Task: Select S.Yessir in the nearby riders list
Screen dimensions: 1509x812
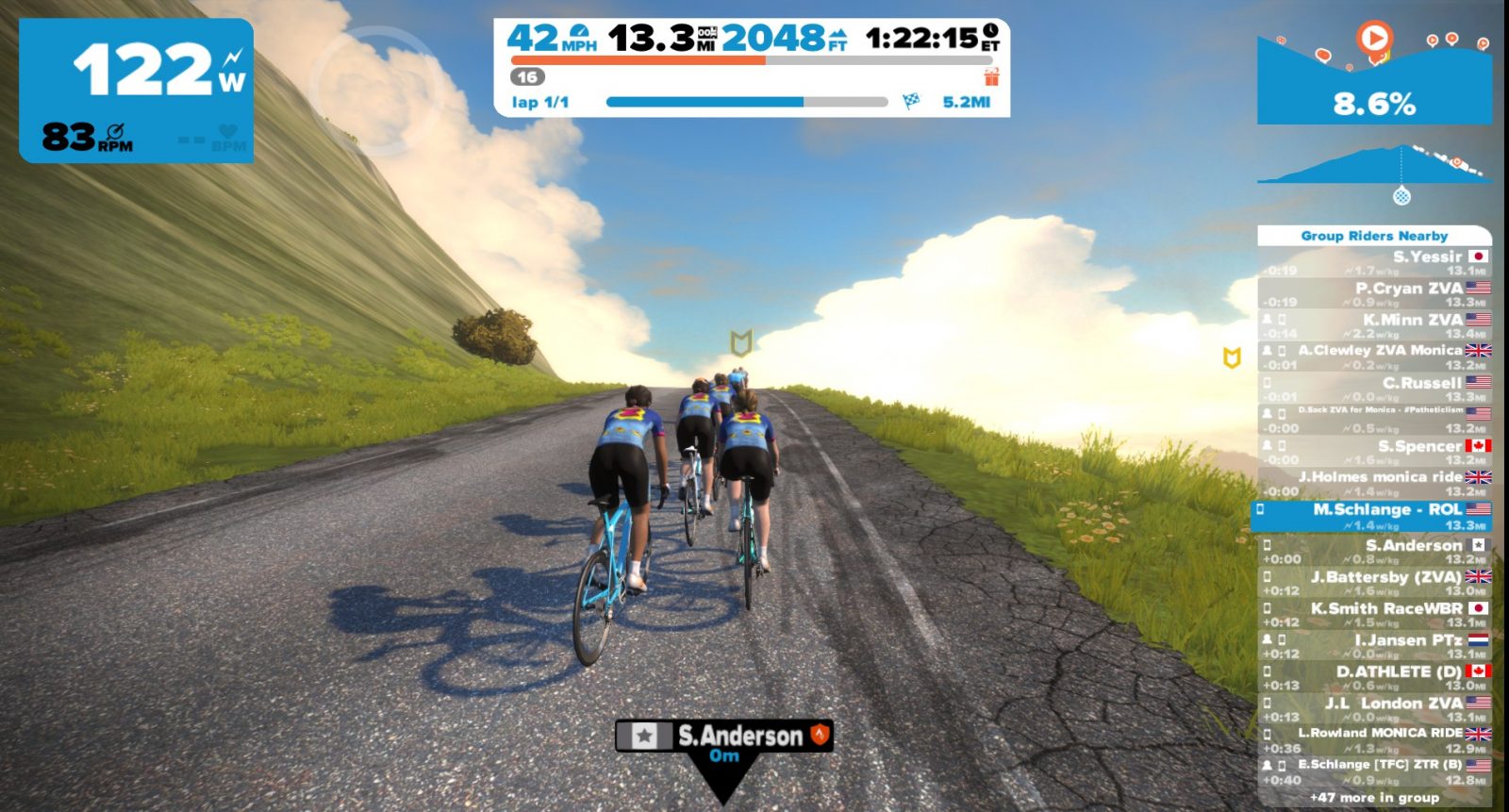Action: click(1374, 263)
